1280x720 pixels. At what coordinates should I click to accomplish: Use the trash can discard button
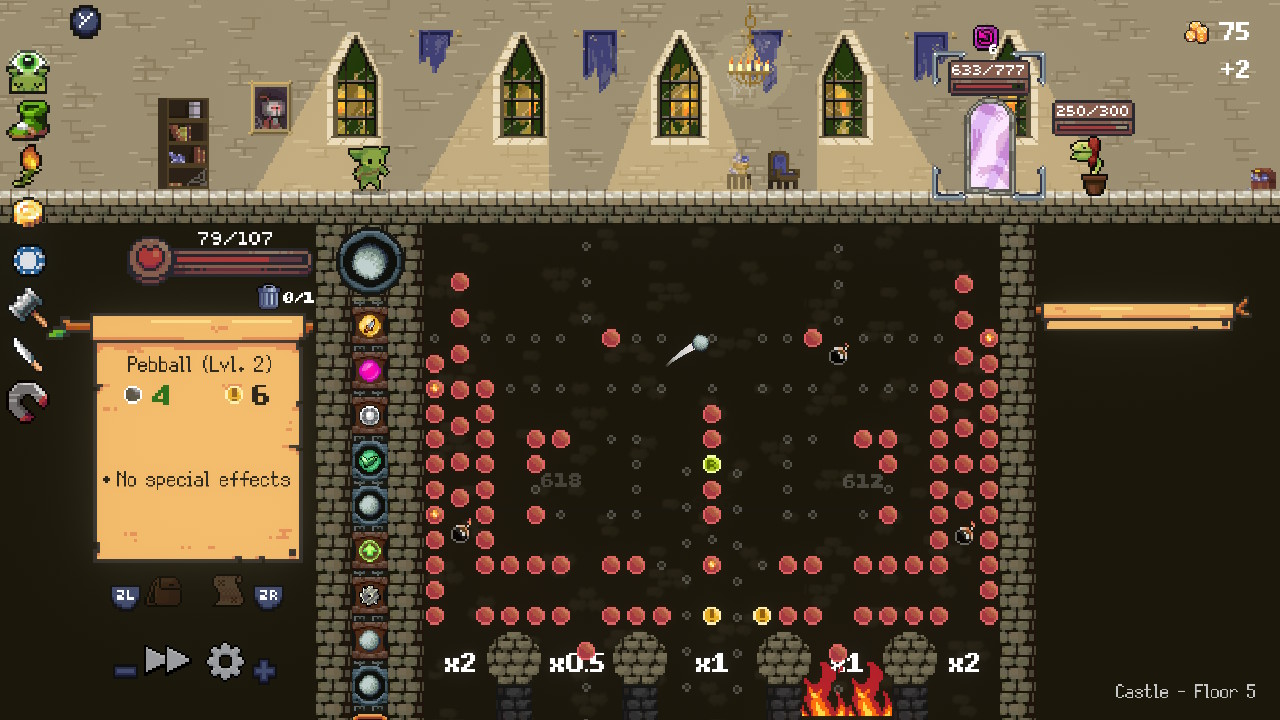click(x=269, y=296)
